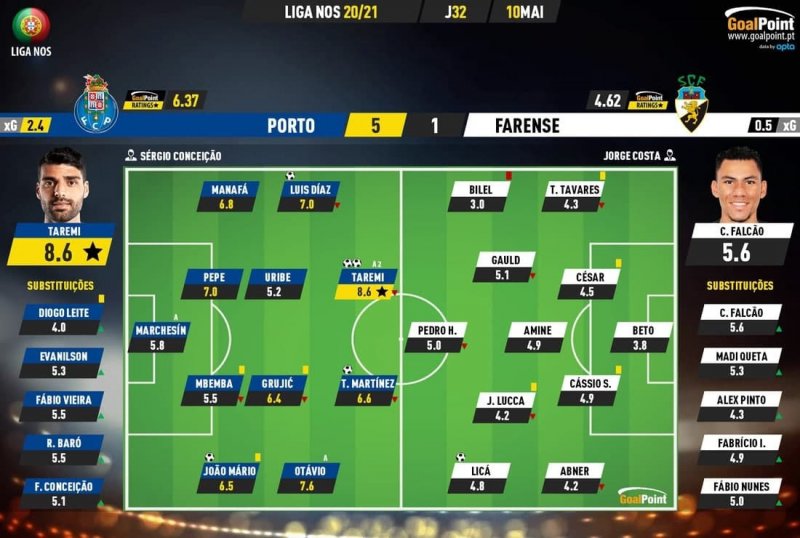
Task: Click the Farense club crest
Action: tap(692, 105)
